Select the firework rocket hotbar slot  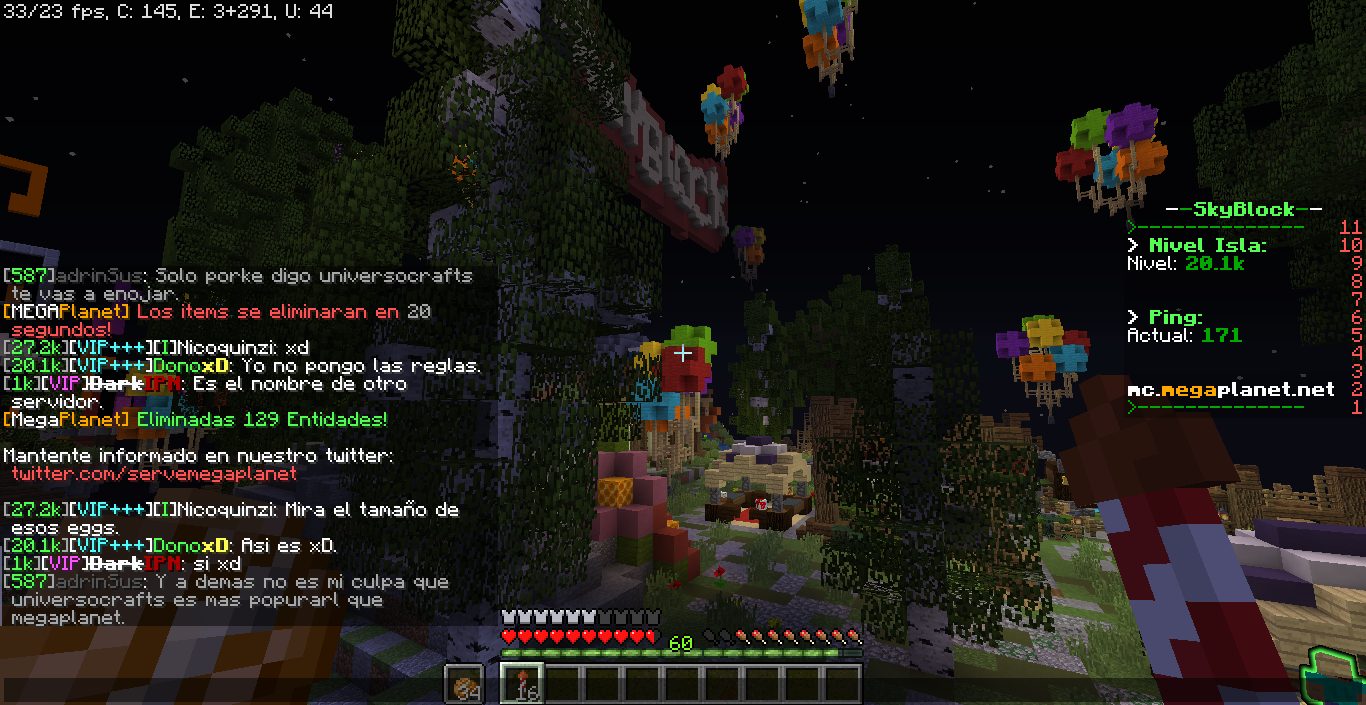click(521, 684)
